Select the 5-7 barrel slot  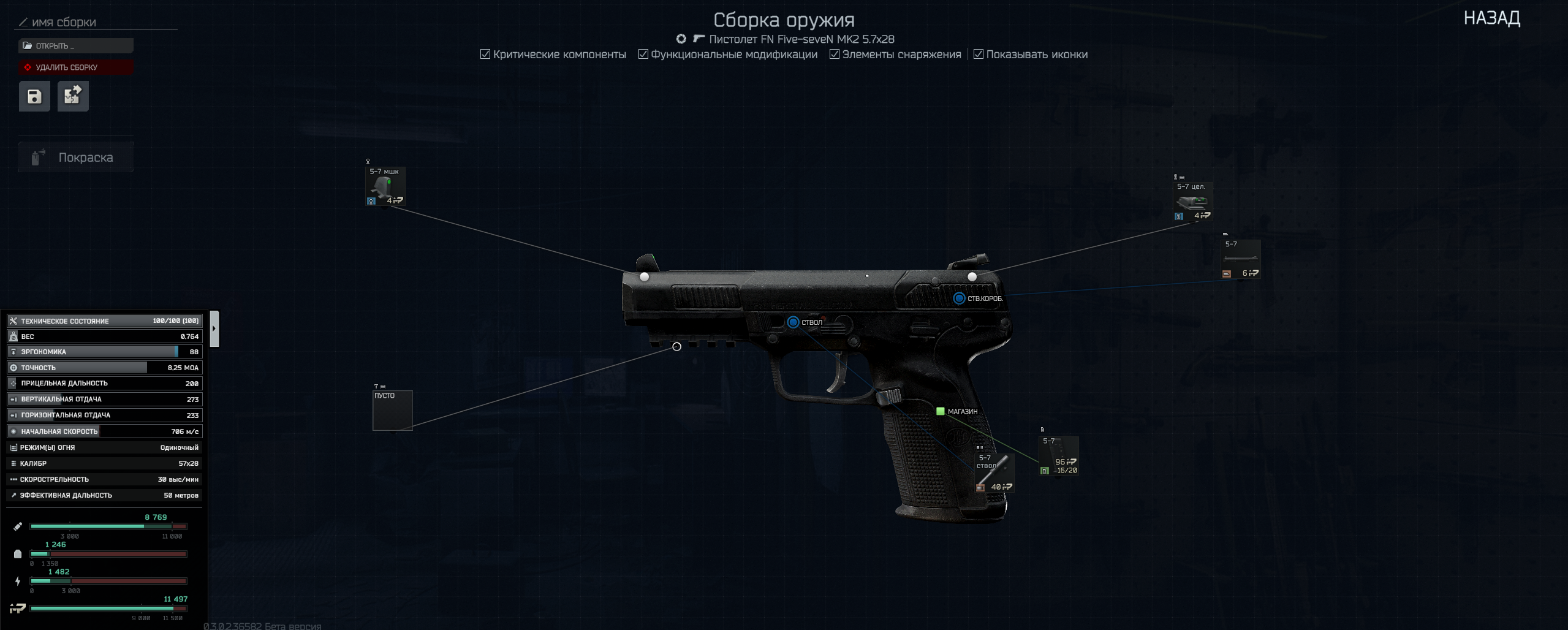pos(994,472)
